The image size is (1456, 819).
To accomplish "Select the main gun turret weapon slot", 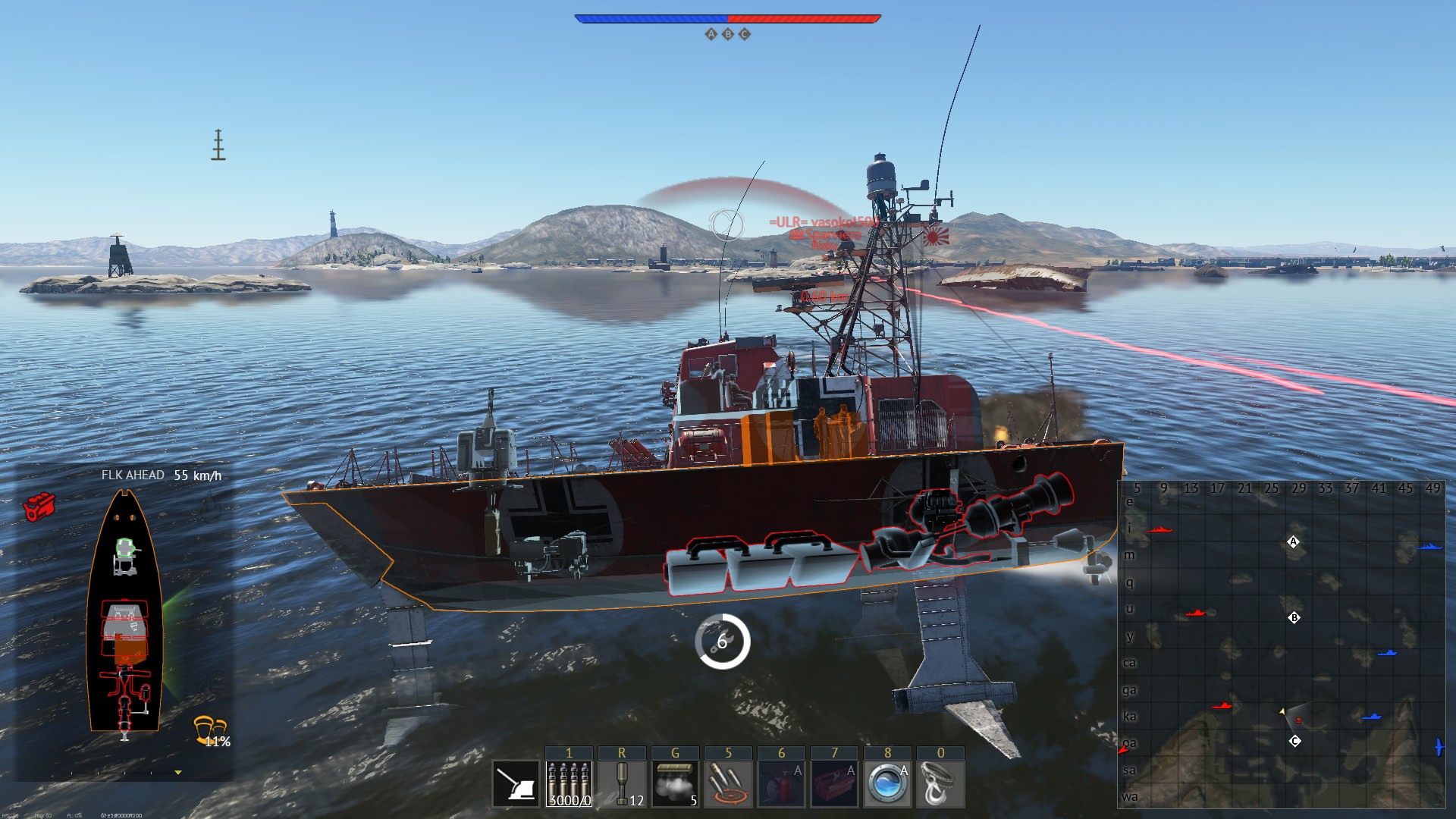I will (516, 783).
